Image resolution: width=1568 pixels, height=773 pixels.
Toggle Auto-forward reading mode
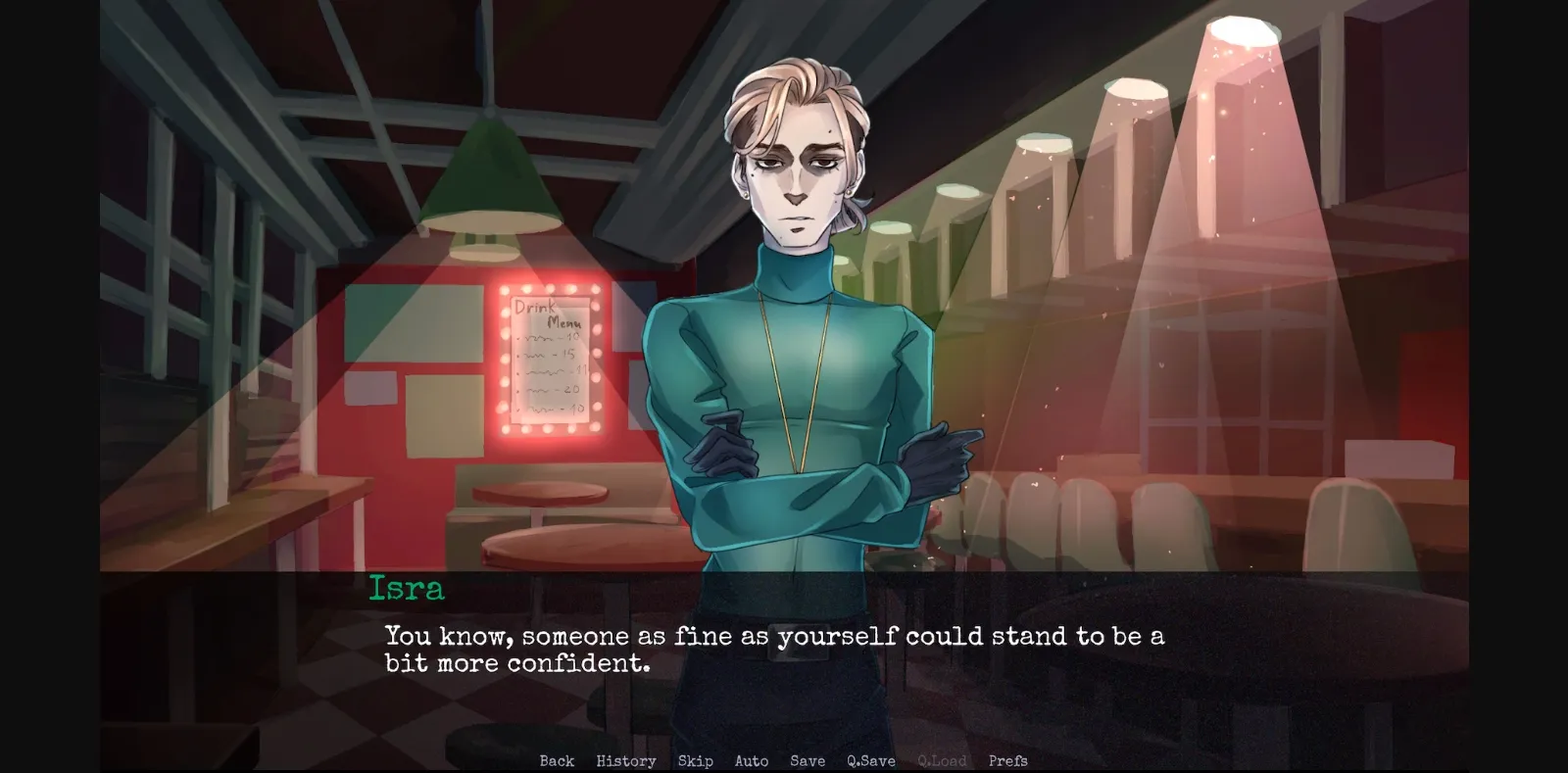point(752,760)
